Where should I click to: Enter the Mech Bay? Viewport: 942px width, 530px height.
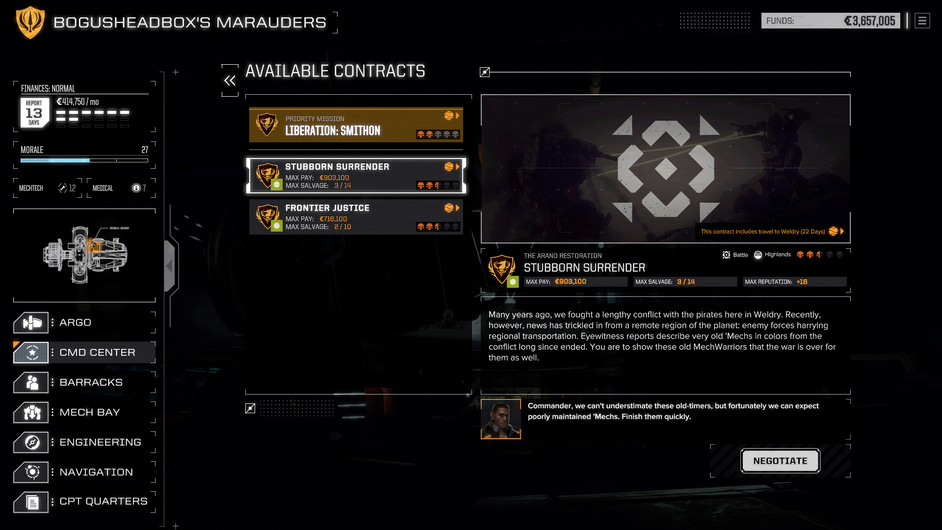click(84, 412)
